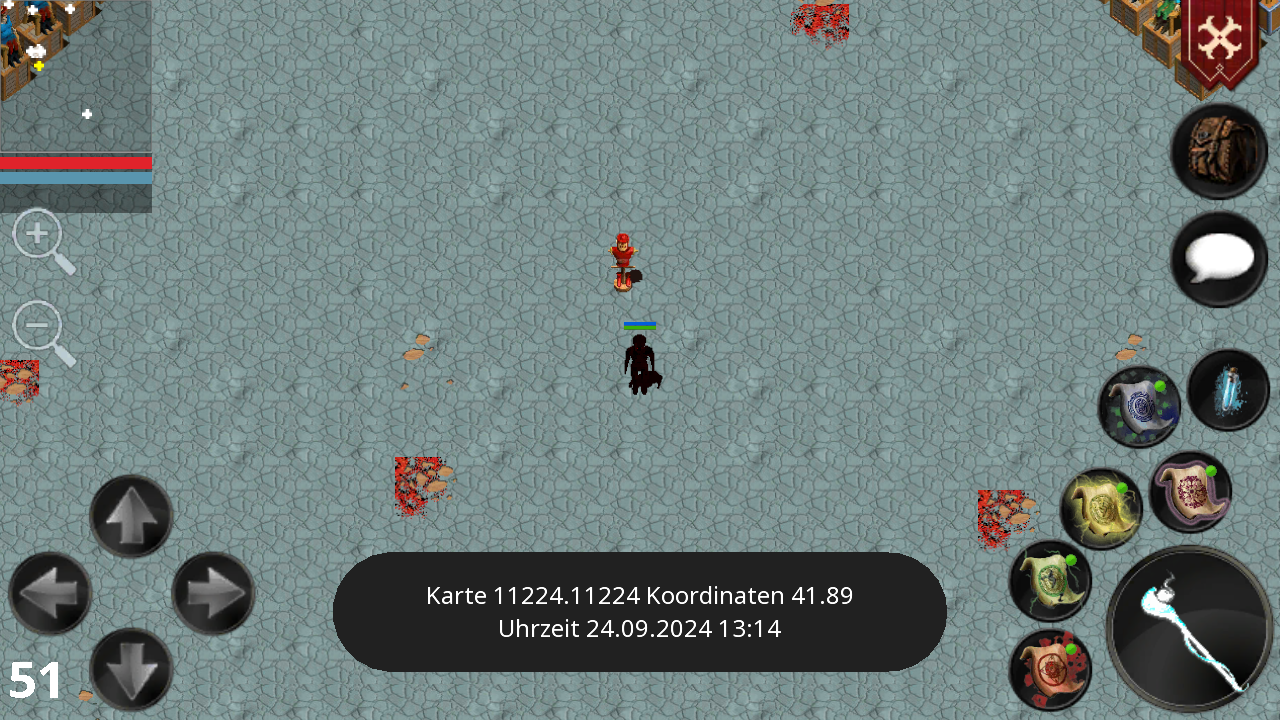Viewport: 1280px width, 720px height.
Task: Open the minimap in the corner
Action: tap(75, 75)
